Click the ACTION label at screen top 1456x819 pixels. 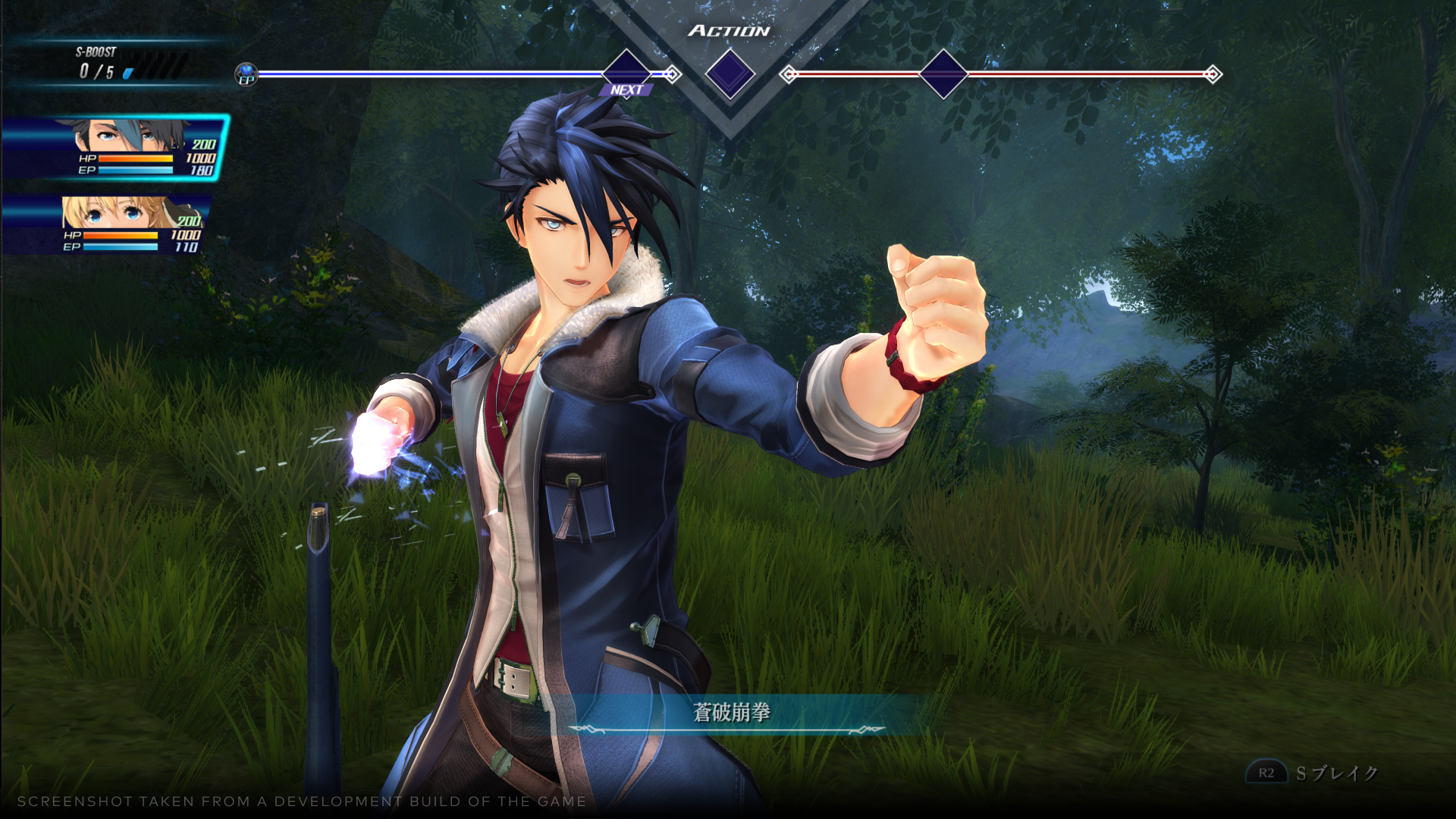(x=730, y=32)
